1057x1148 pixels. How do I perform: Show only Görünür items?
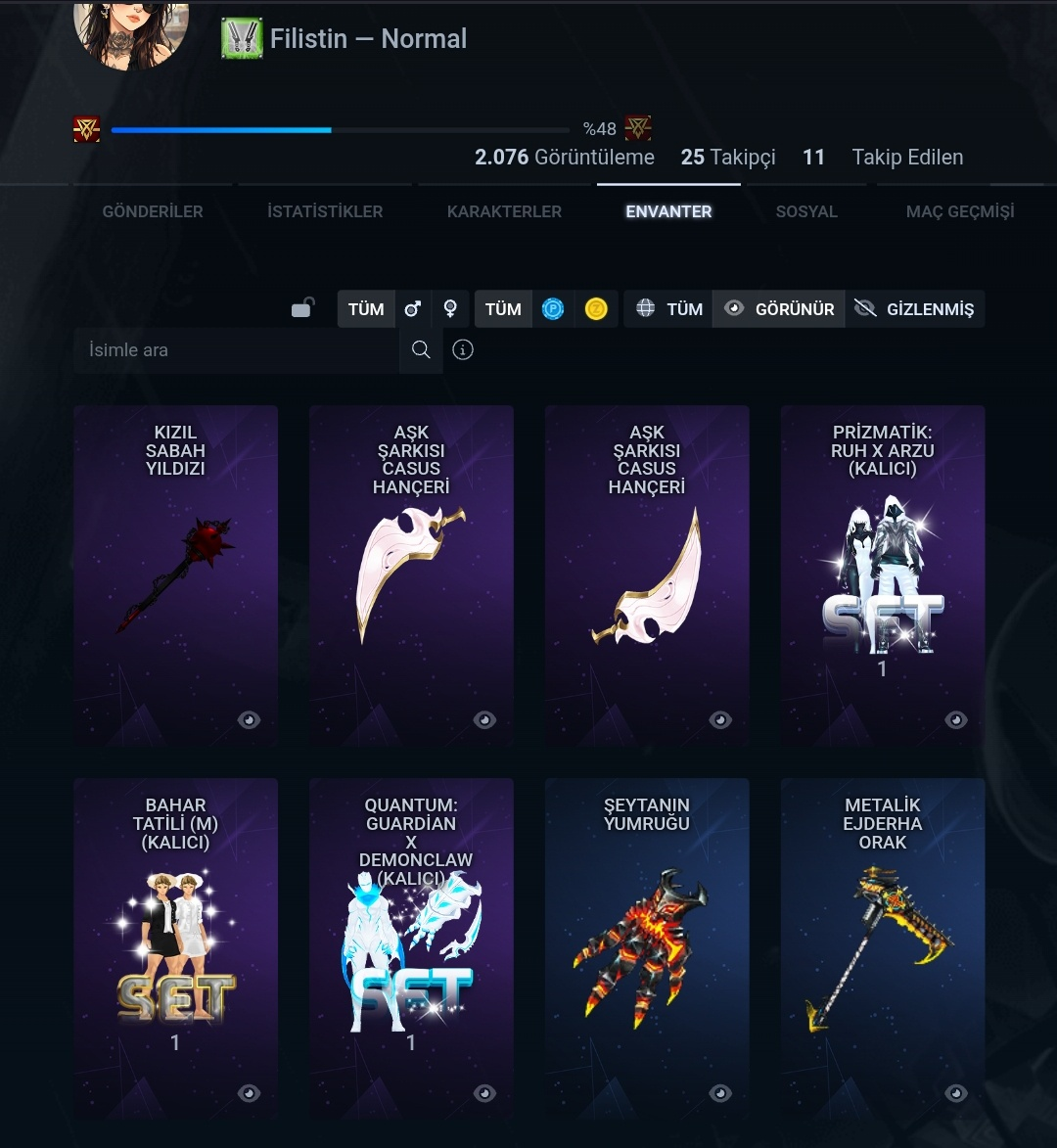click(779, 309)
